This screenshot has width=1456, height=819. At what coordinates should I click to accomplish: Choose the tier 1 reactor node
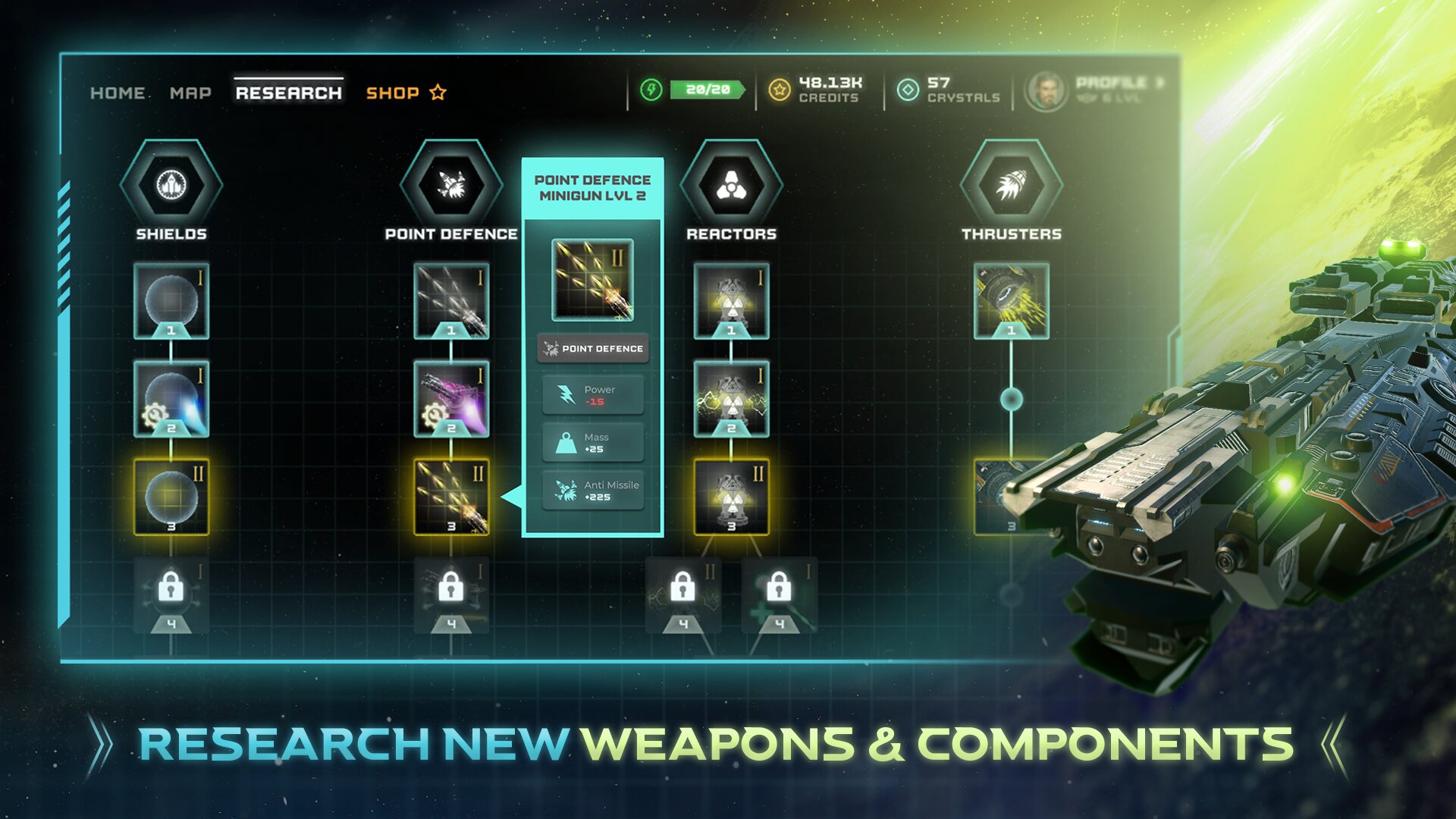pyautogui.click(x=731, y=301)
